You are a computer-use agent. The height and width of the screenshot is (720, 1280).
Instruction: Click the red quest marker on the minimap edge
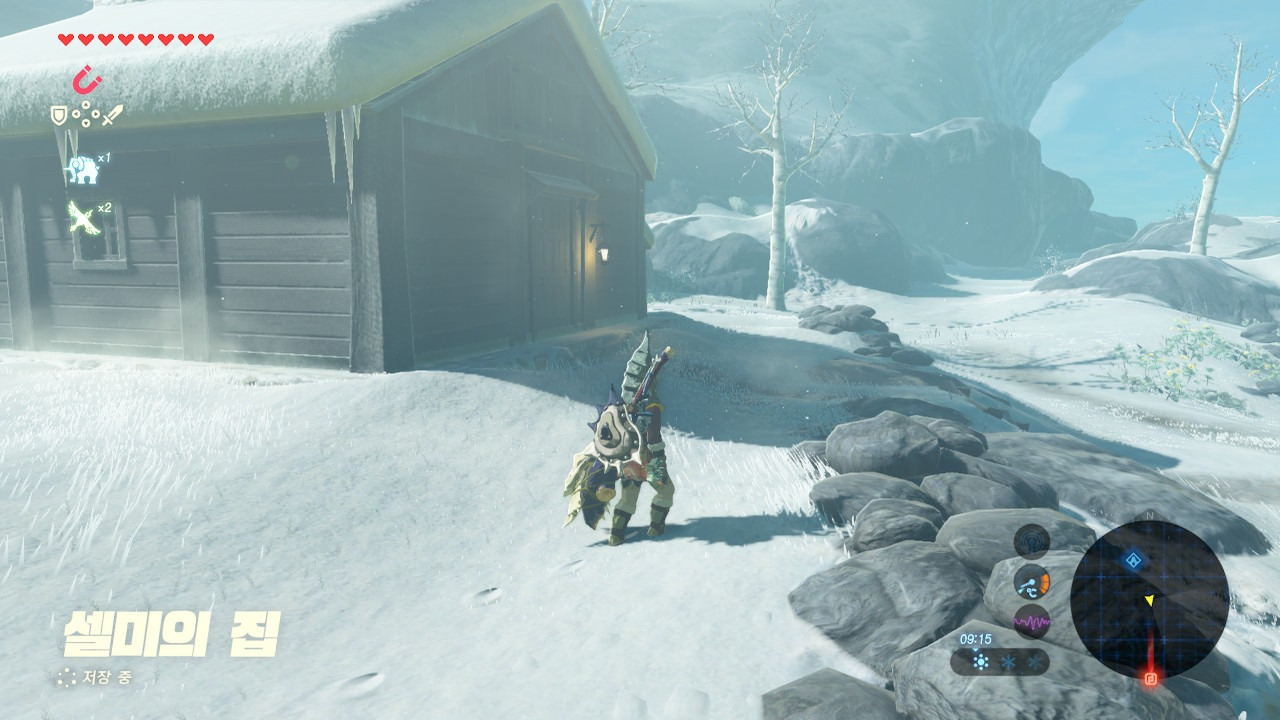pos(1151,679)
